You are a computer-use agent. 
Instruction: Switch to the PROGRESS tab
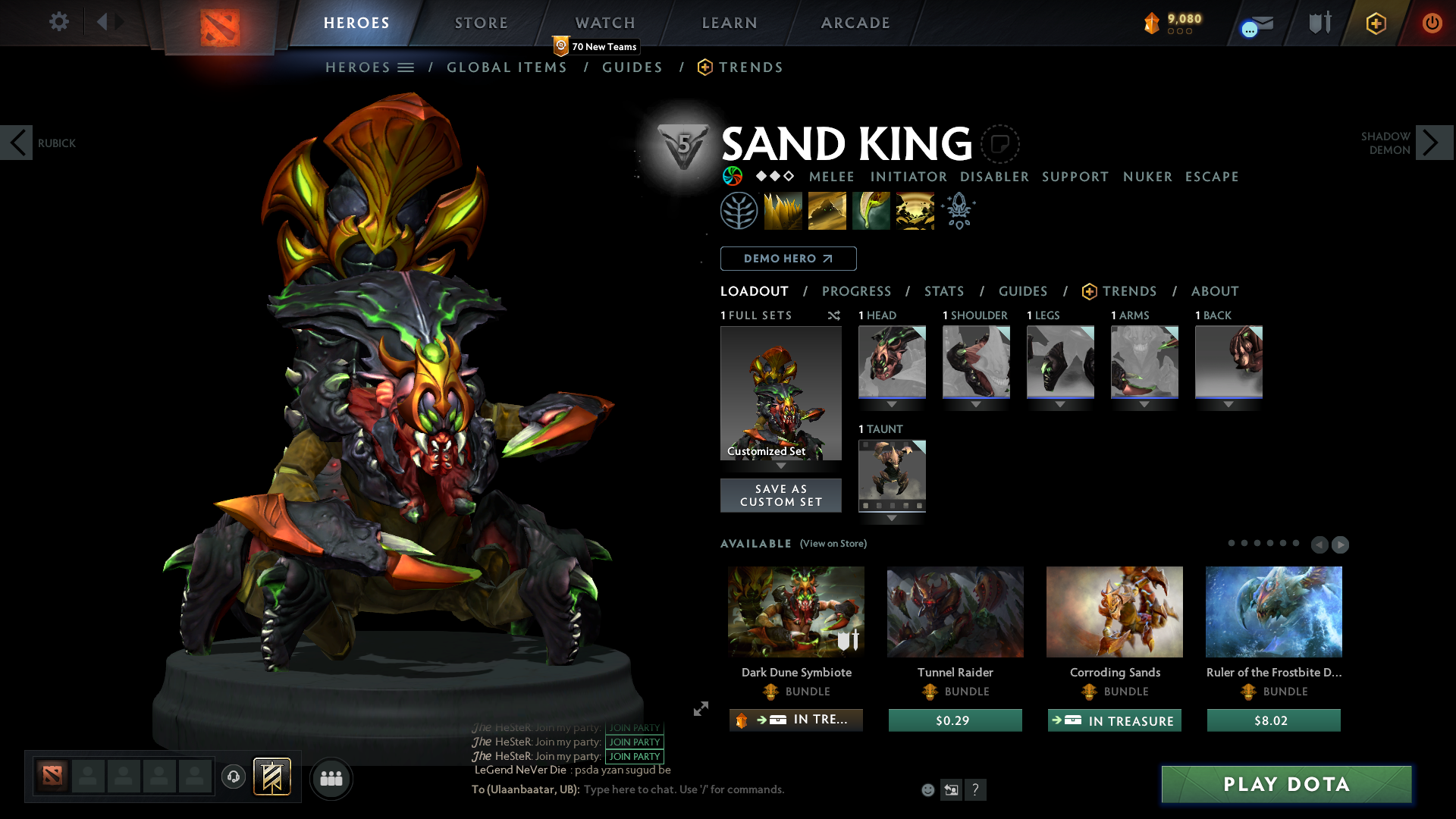[x=857, y=291]
